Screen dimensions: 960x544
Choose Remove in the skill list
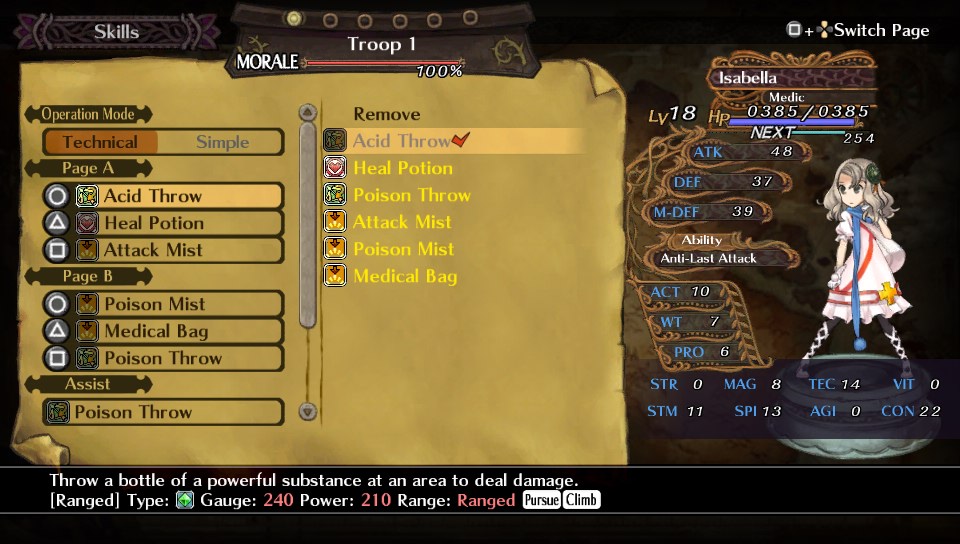point(386,114)
